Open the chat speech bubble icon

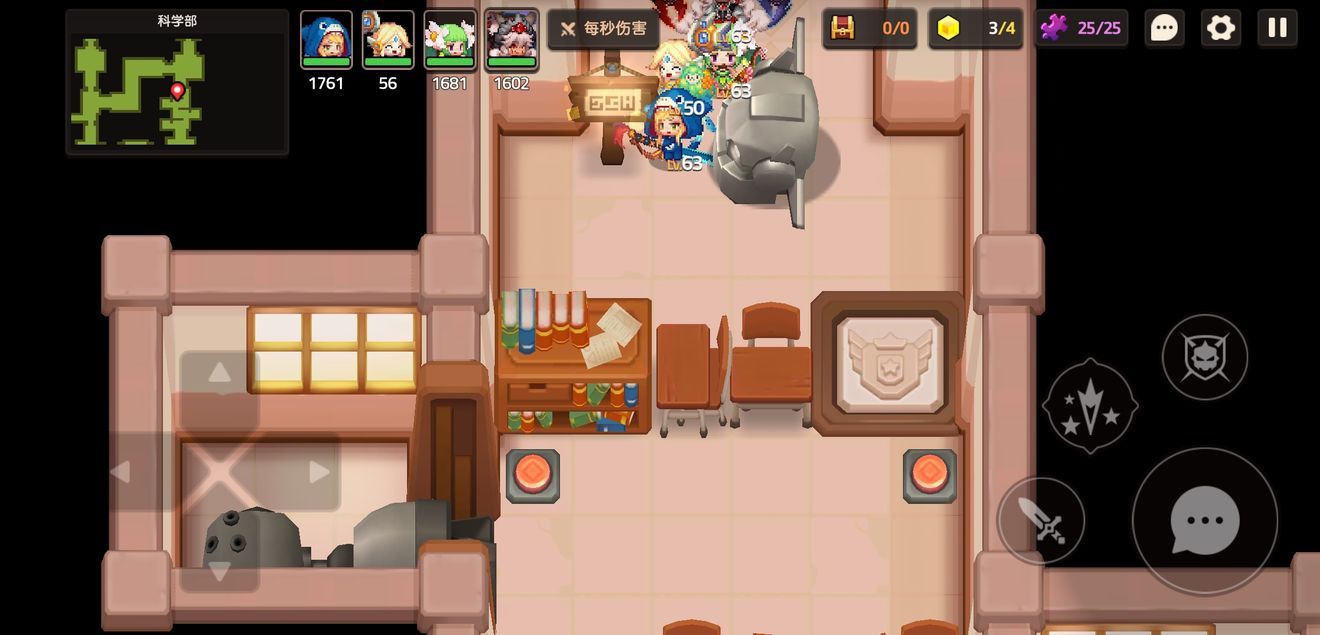[x=1164, y=28]
